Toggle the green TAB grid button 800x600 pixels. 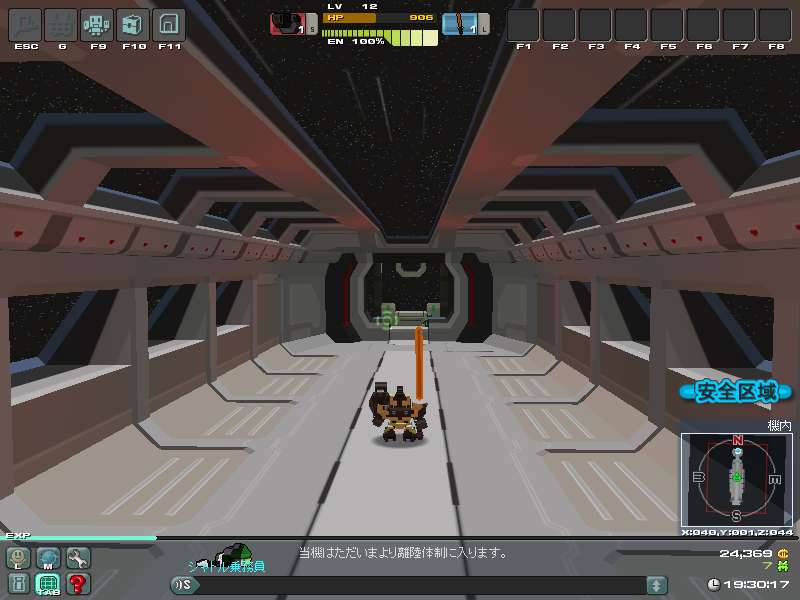[48, 583]
